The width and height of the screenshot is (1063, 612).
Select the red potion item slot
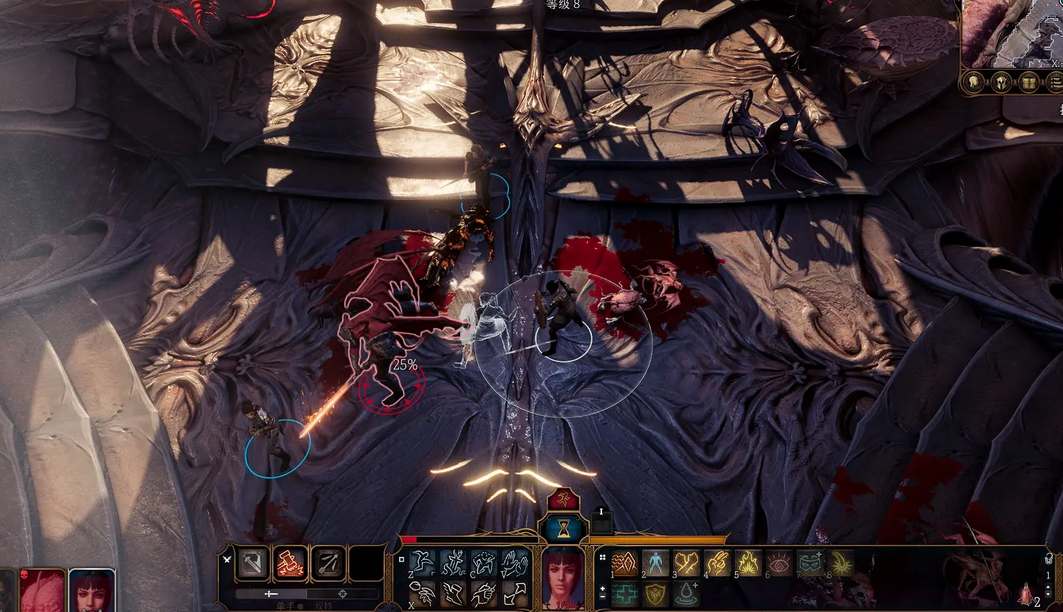[x=1026, y=594]
